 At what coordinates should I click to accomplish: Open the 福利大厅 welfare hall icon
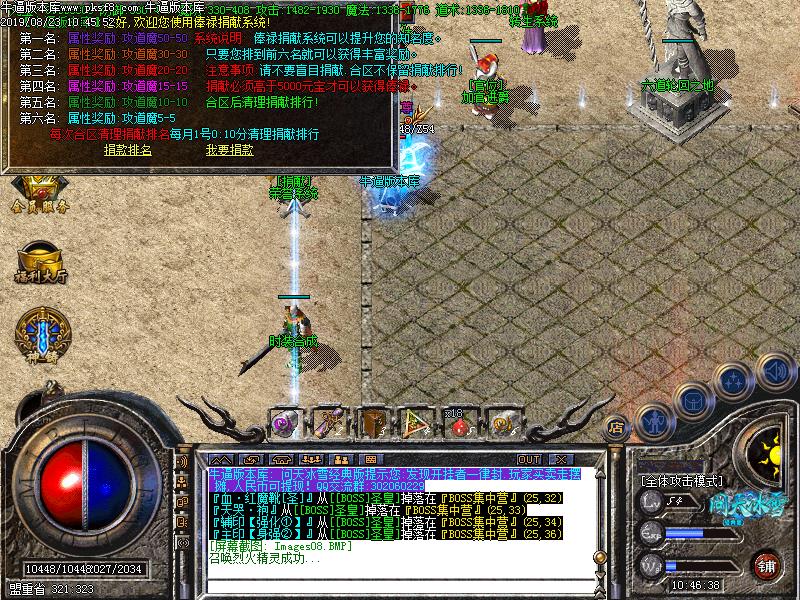point(39,261)
